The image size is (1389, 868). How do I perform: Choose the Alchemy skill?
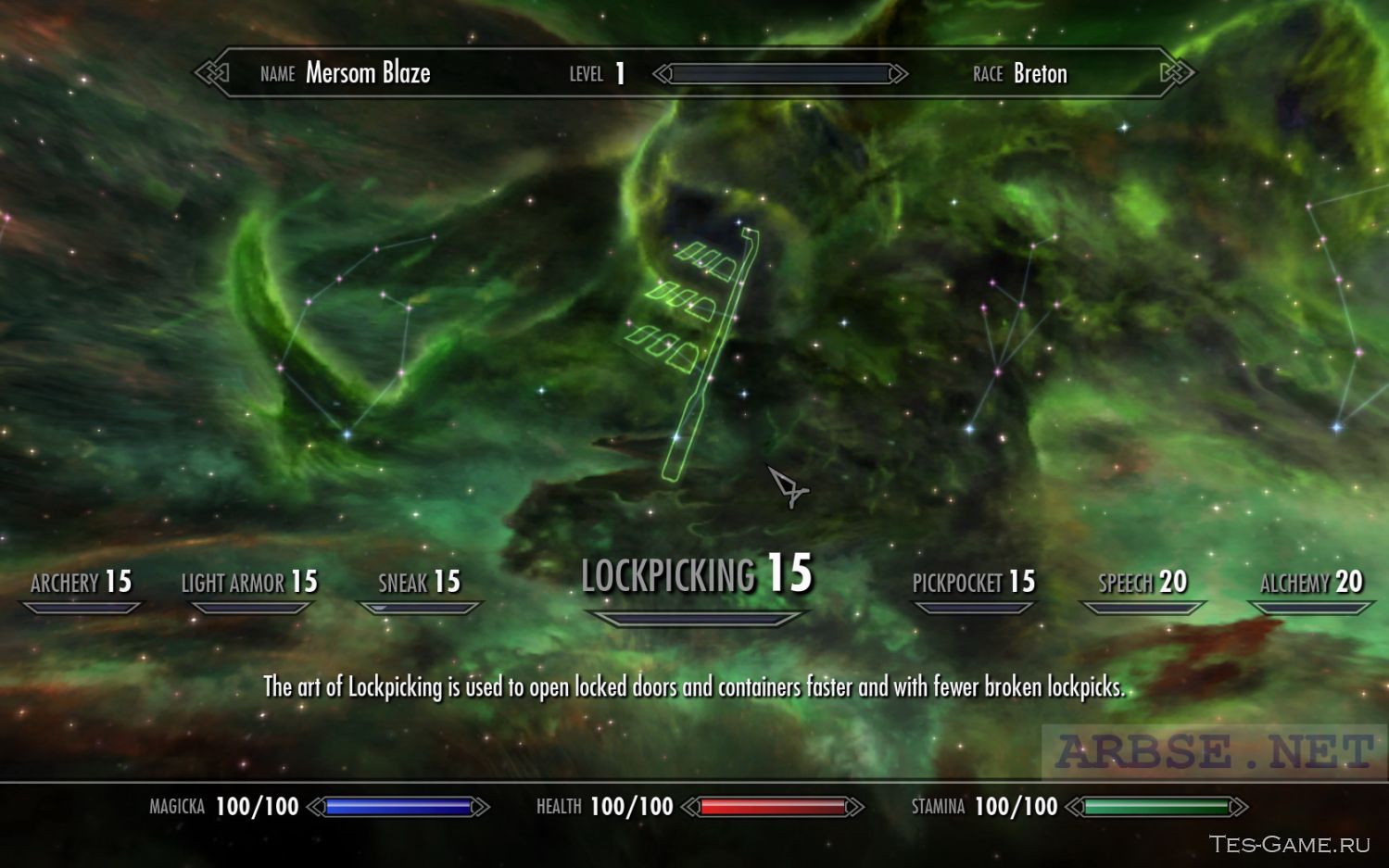tap(1311, 583)
